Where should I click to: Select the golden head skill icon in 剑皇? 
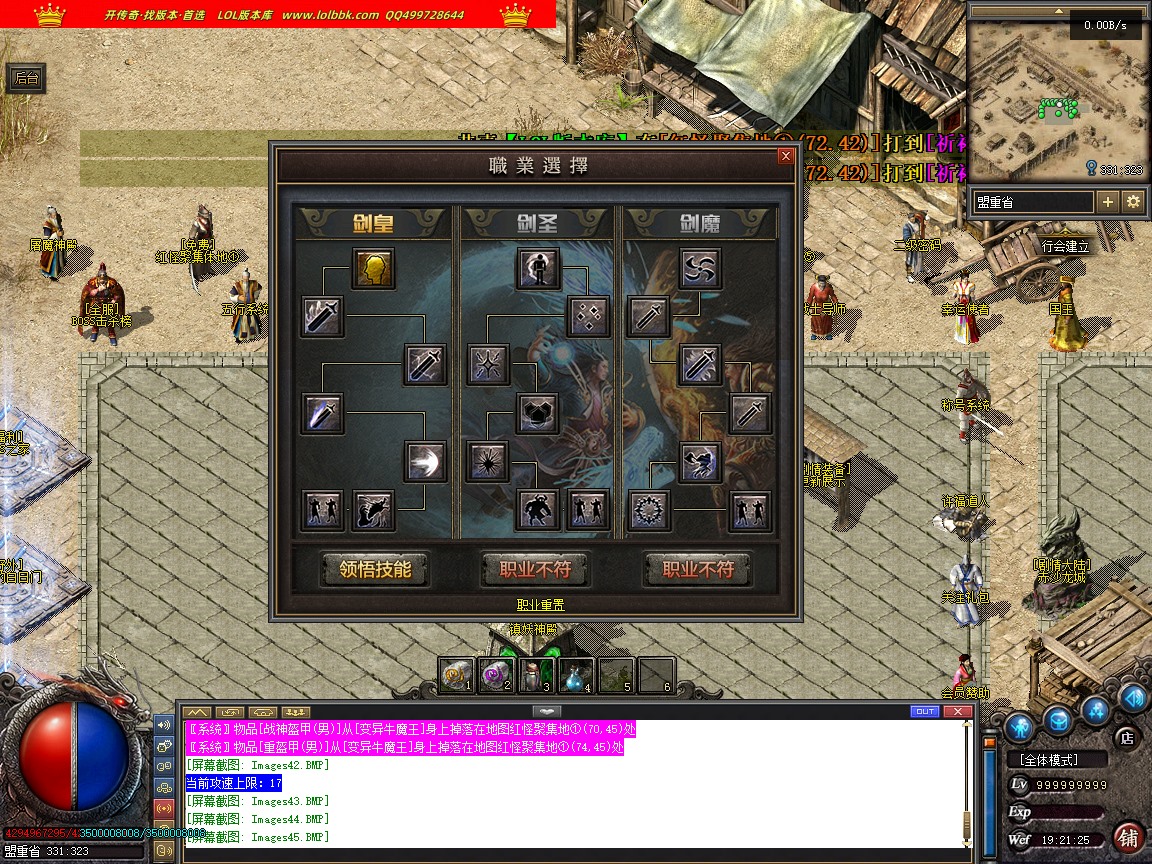tap(372, 268)
